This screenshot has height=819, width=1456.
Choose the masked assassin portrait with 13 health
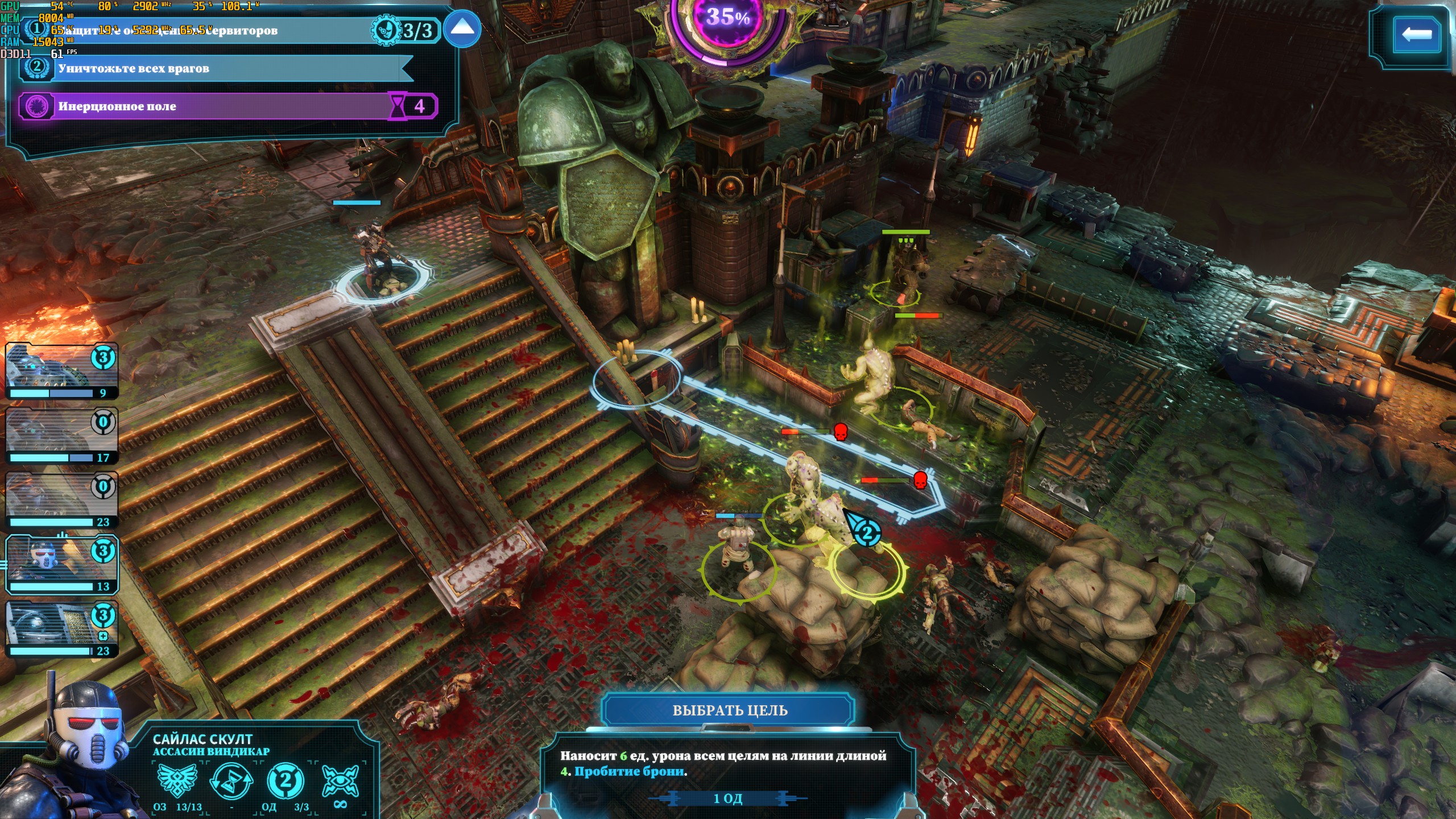61,564
